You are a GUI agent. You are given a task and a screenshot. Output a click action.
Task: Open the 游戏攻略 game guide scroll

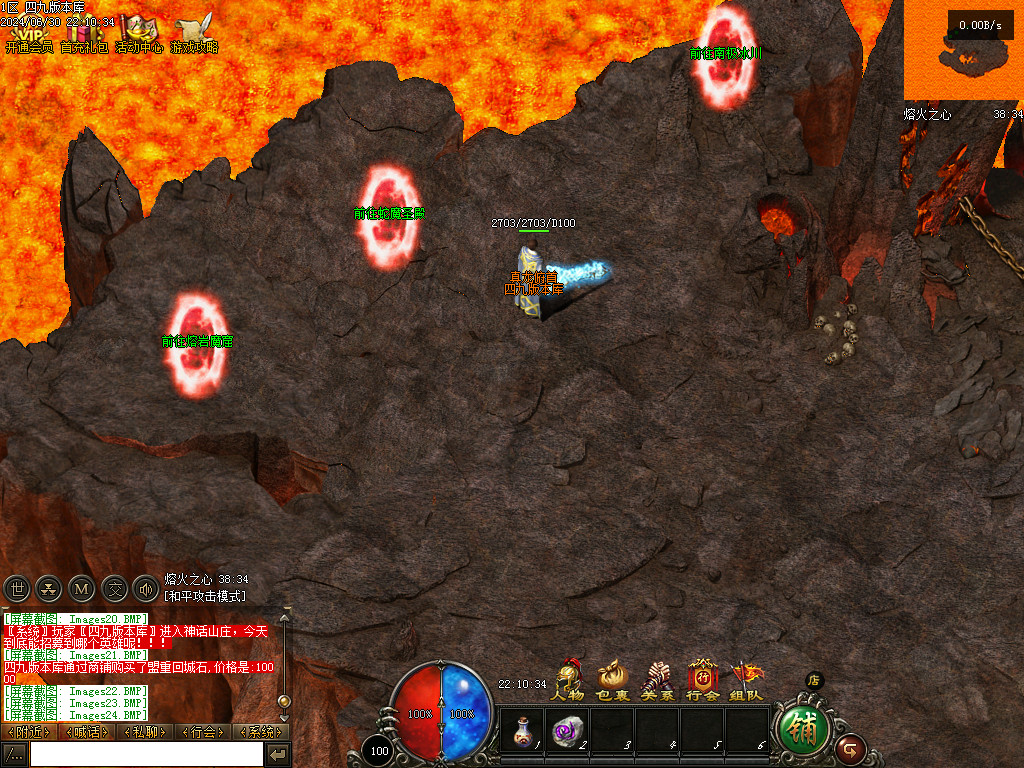[194, 35]
